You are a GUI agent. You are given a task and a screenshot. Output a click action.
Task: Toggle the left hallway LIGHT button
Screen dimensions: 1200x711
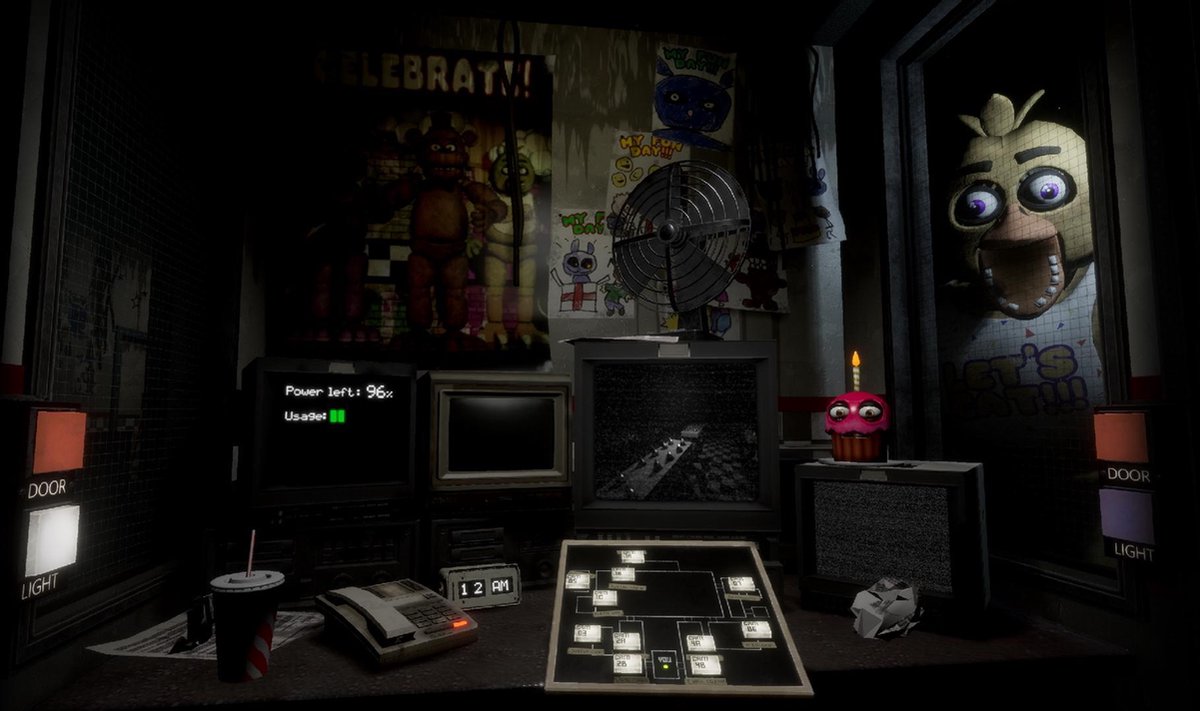coord(52,539)
